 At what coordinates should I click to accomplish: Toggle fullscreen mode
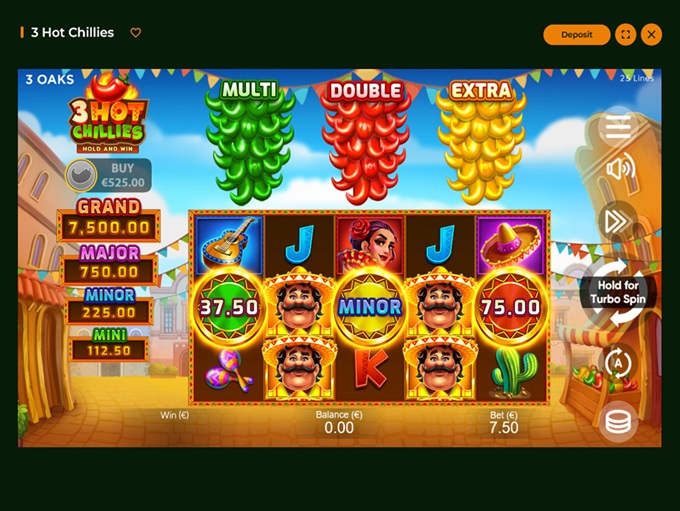626,34
